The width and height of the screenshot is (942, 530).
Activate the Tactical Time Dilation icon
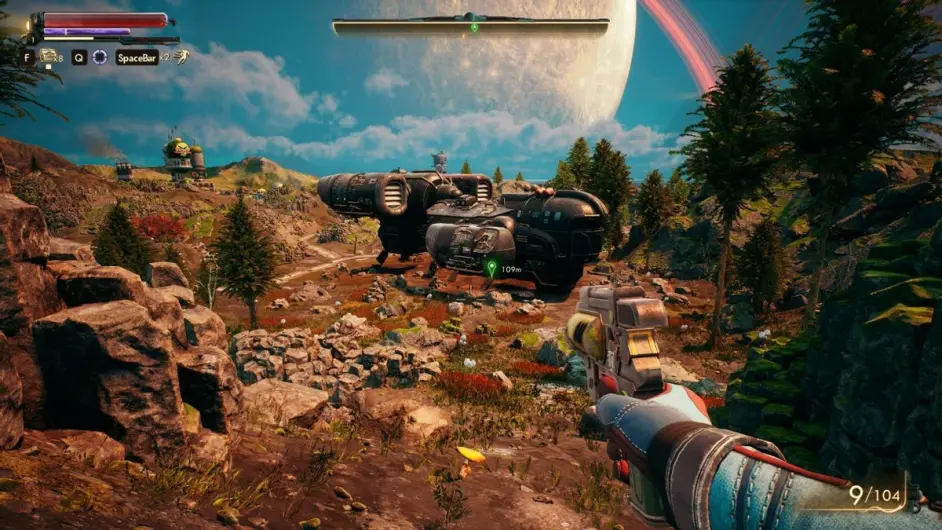[x=100, y=57]
